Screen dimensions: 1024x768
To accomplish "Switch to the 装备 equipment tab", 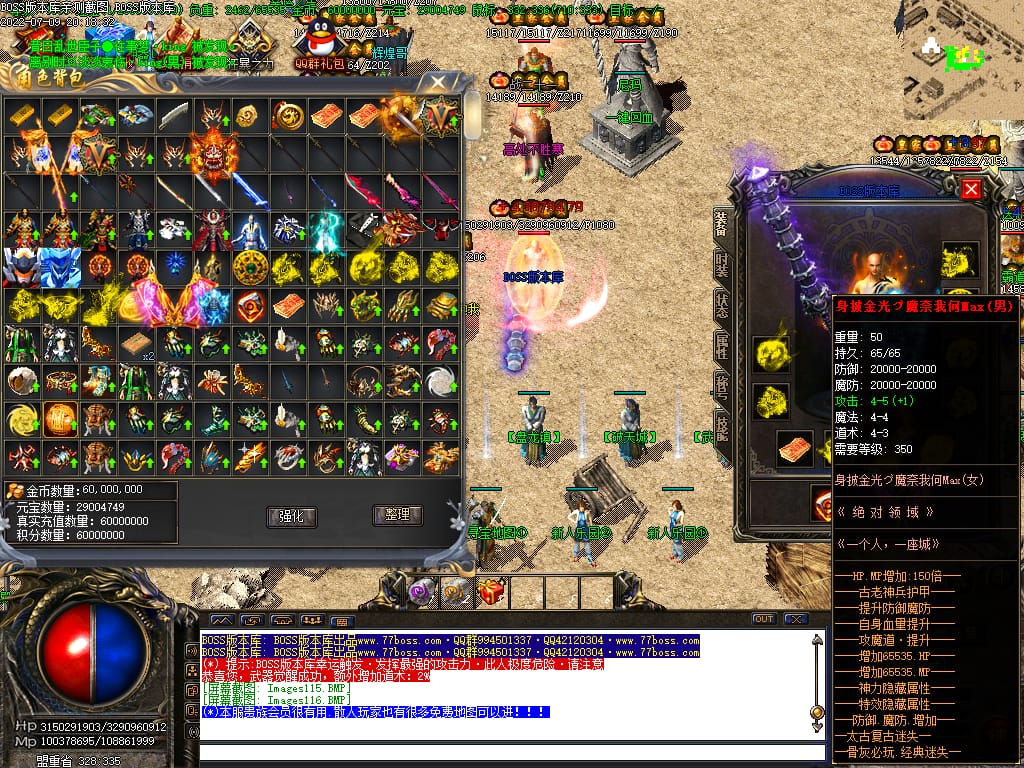I will tap(720, 225).
